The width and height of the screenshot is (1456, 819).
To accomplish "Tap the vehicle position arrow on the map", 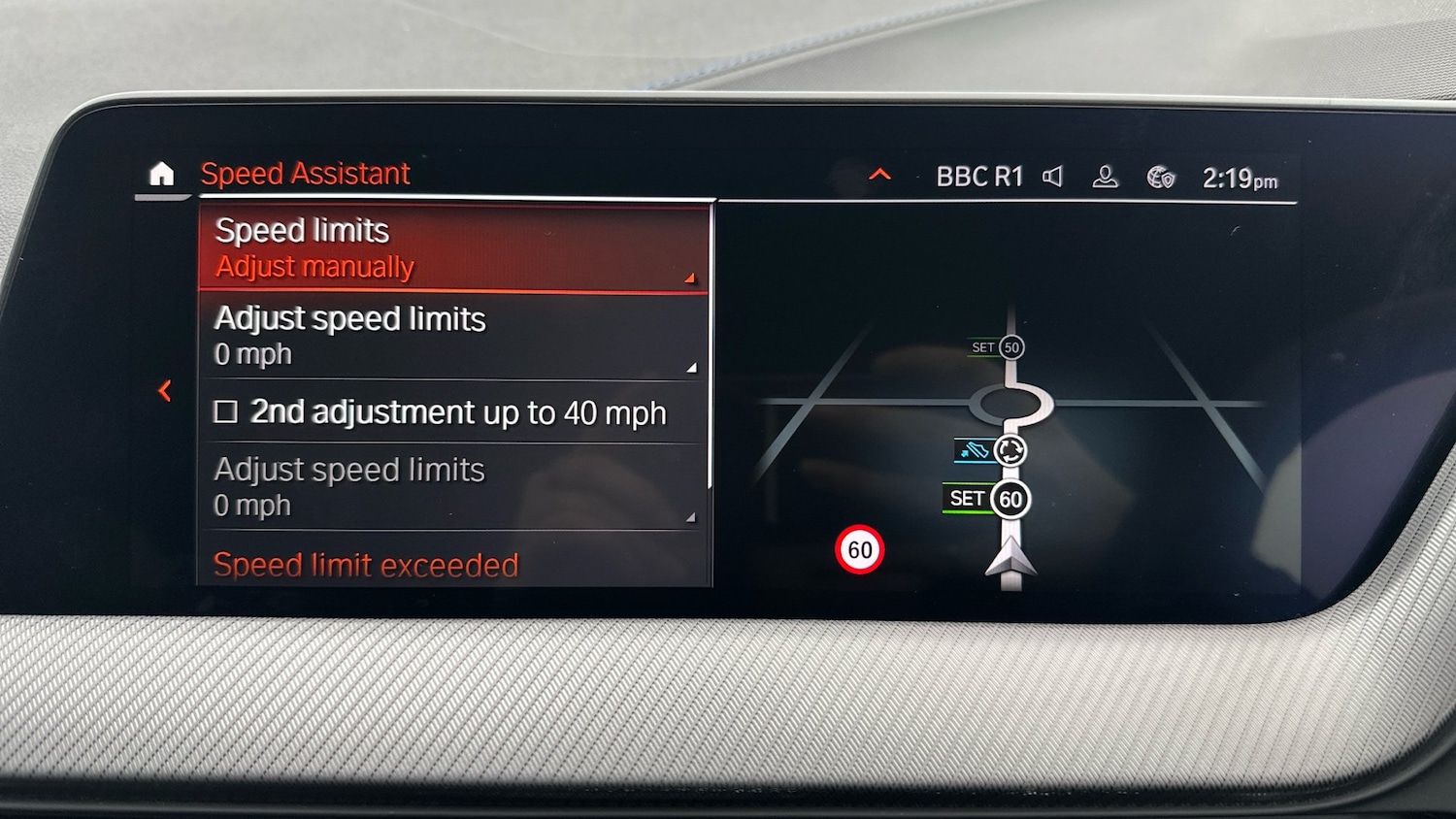I will coord(1012,560).
